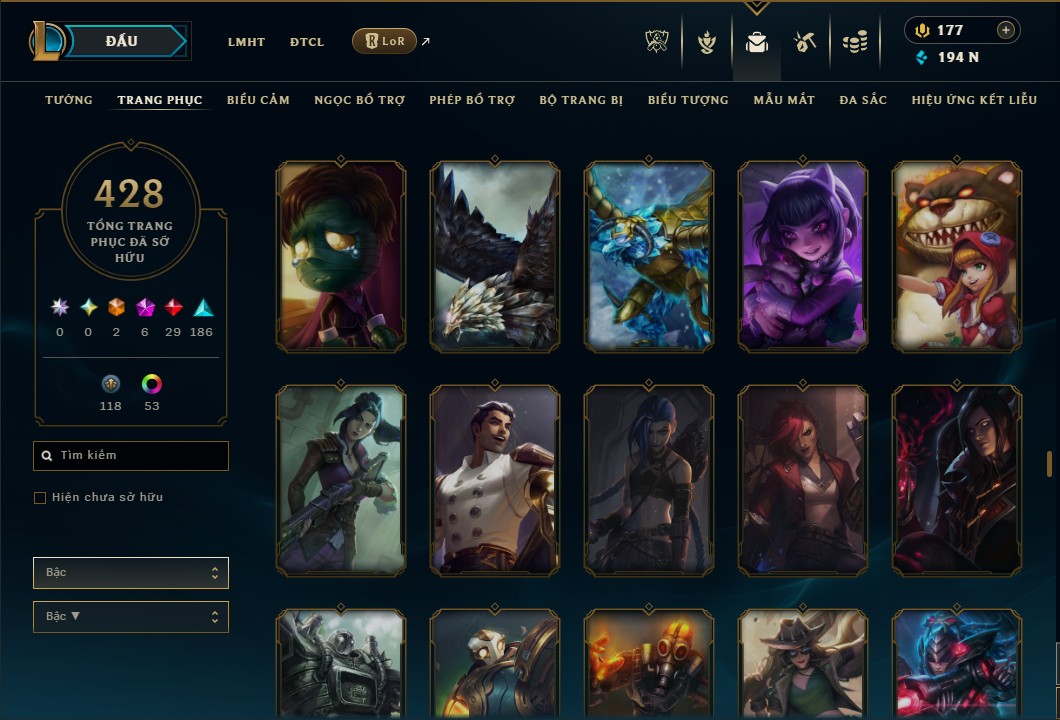
Task: Open the BIỂU CẢM emotes tab
Action: click(x=258, y=100)
